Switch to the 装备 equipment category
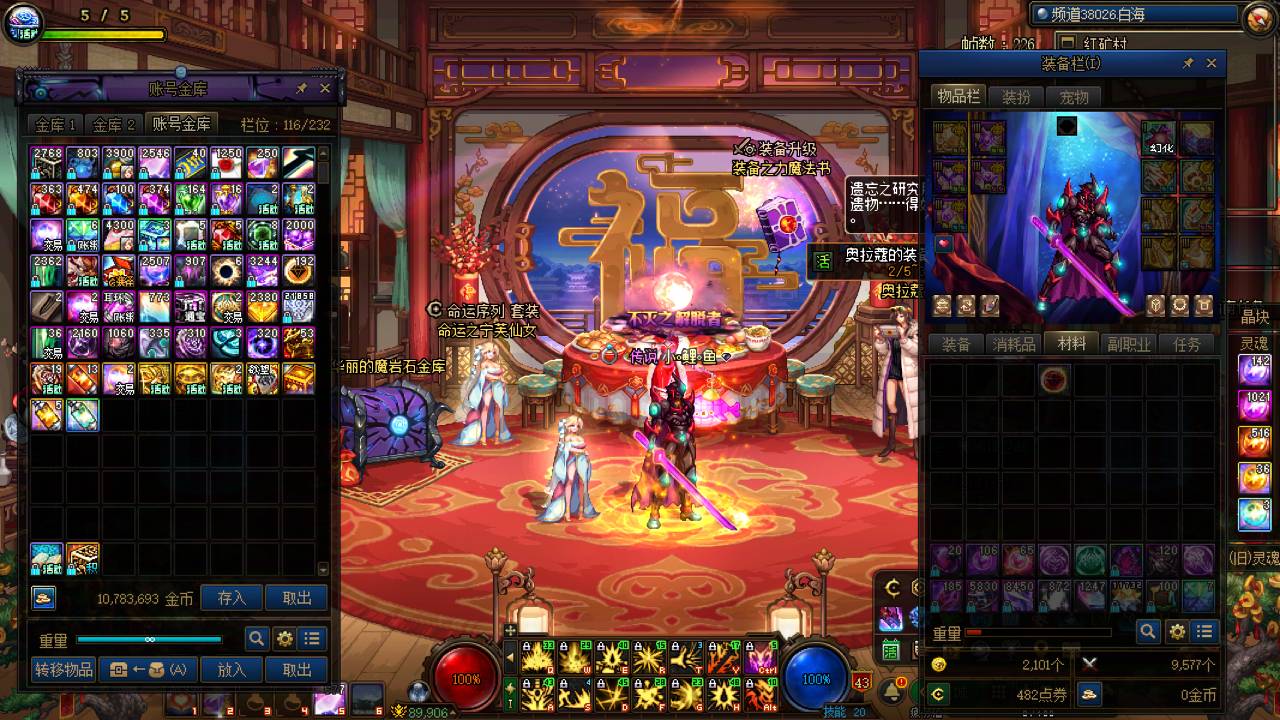Image resolution: width=1280 pixels, height=720 pixels. (956, 345)
